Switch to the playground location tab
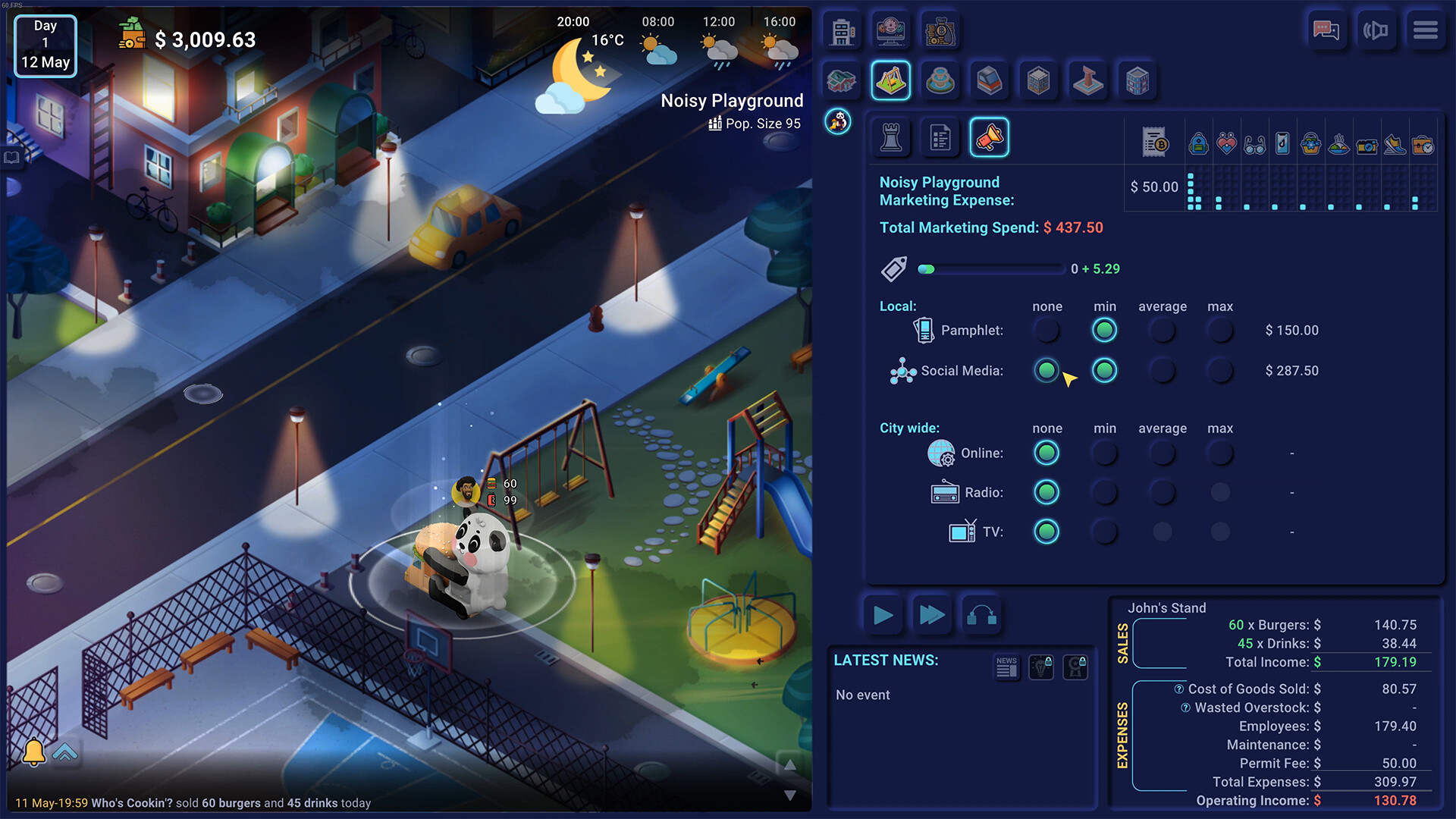 point(891,80)
